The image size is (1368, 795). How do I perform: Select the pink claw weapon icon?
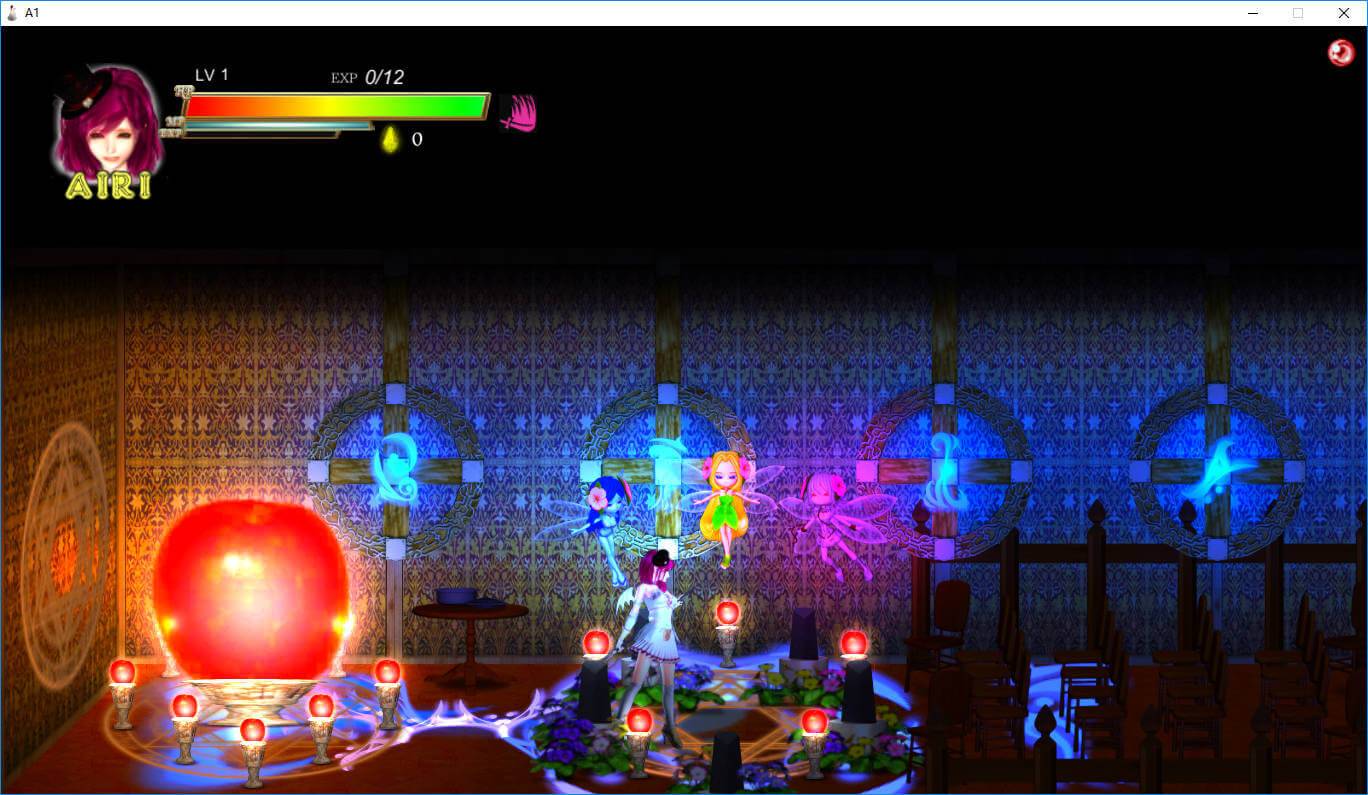tap(517, 112)
